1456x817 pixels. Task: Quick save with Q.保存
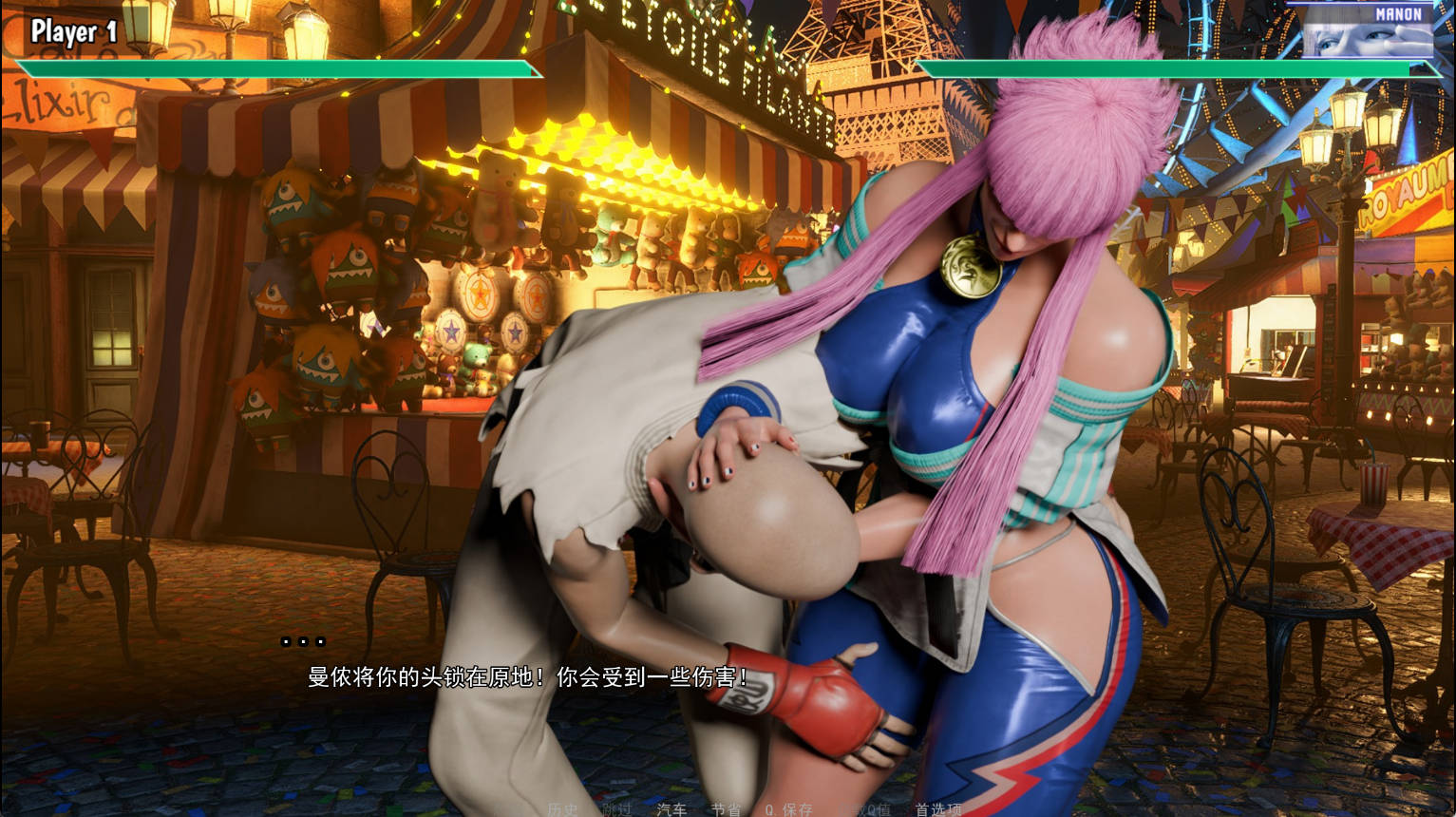tap(789, 809)
